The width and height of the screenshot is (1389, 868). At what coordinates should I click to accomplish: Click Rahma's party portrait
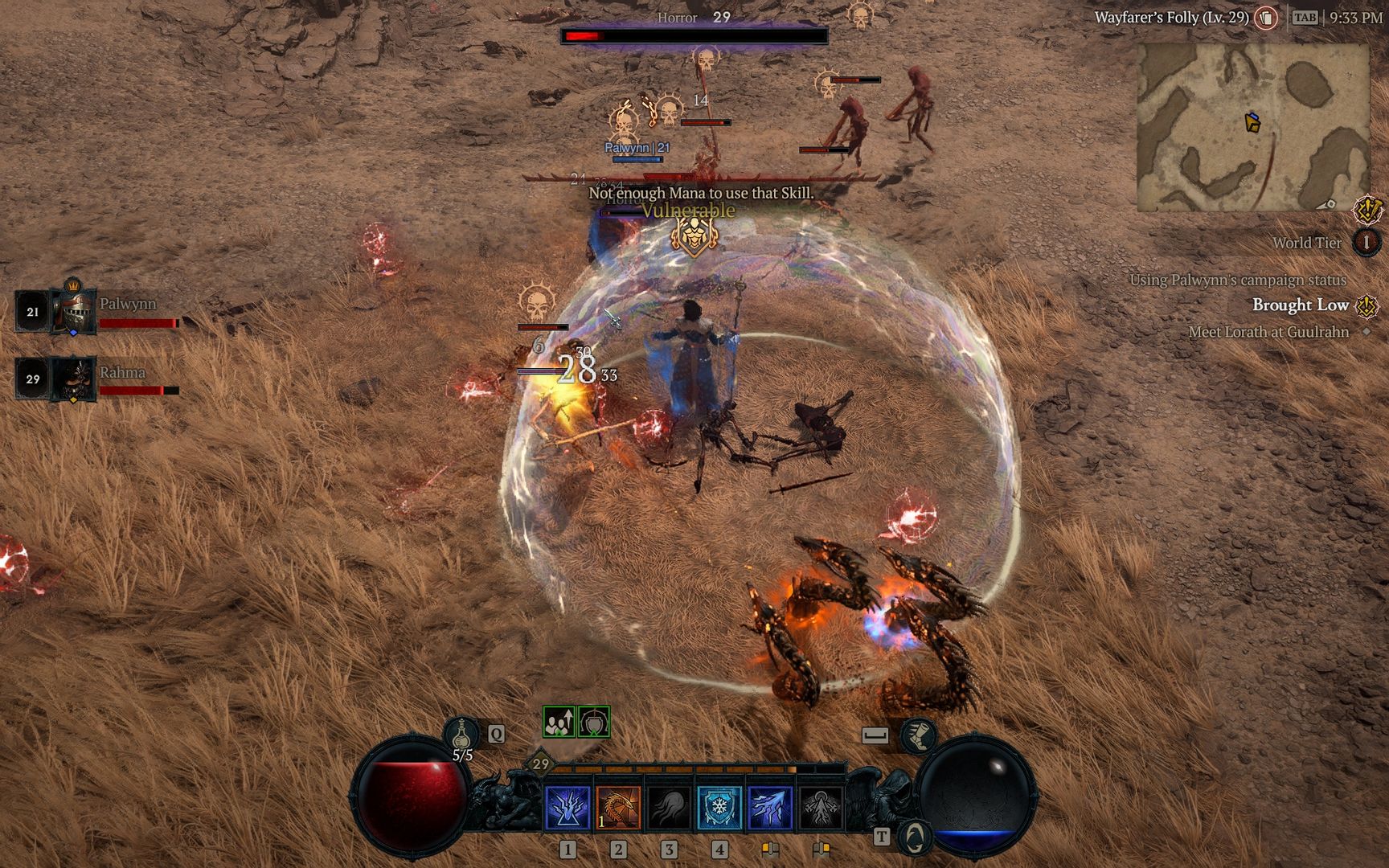(x=73, y=379)
